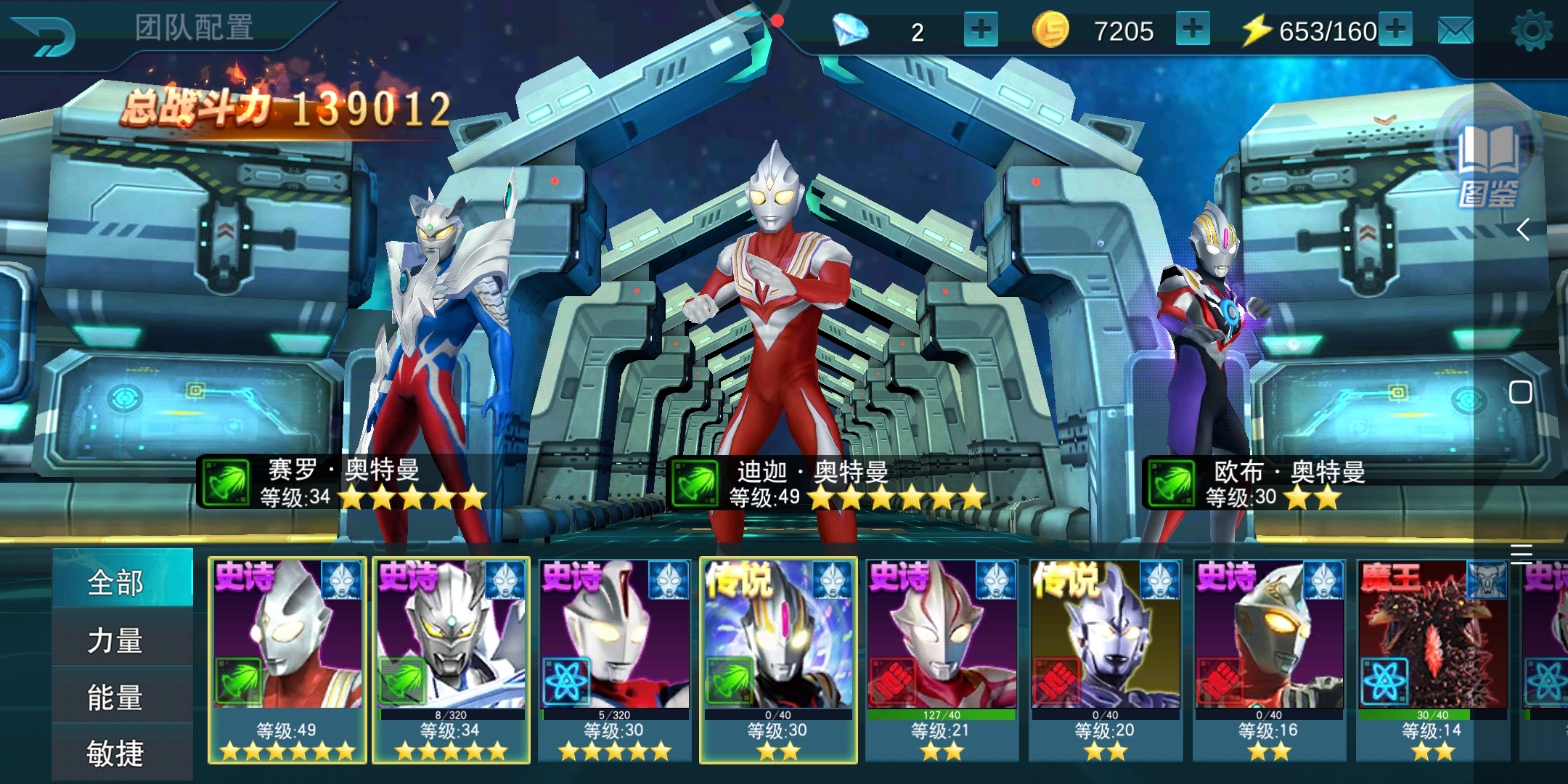Switch to the 全部 filter tab

116,582
